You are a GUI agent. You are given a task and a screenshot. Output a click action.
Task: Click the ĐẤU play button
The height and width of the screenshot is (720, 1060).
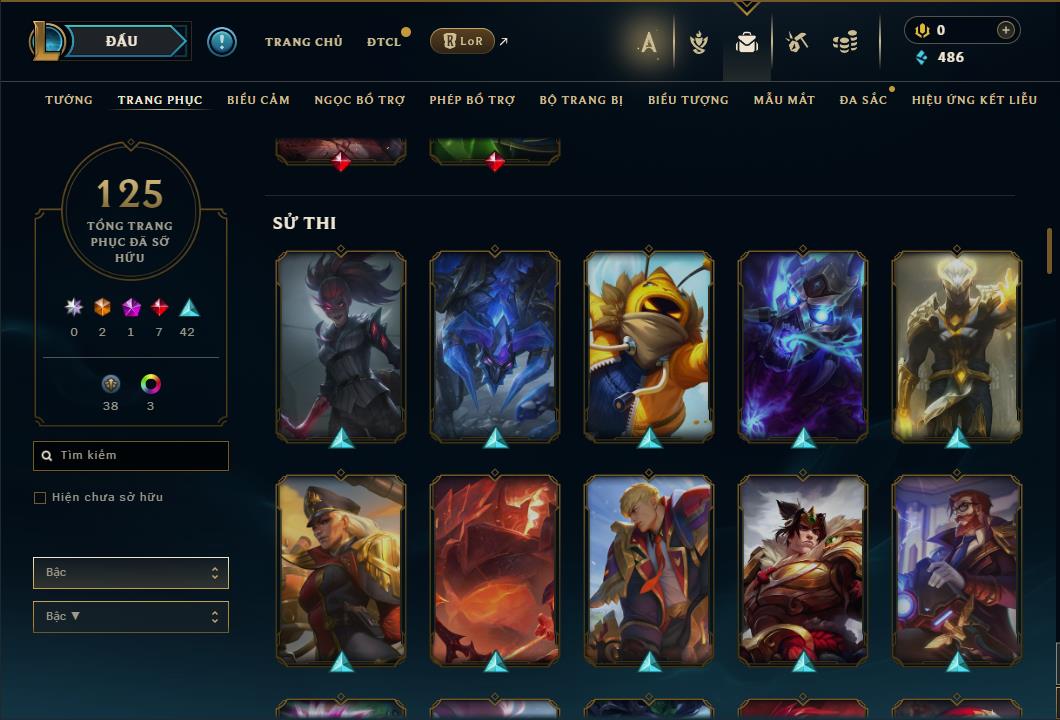(x=122, y=41)
